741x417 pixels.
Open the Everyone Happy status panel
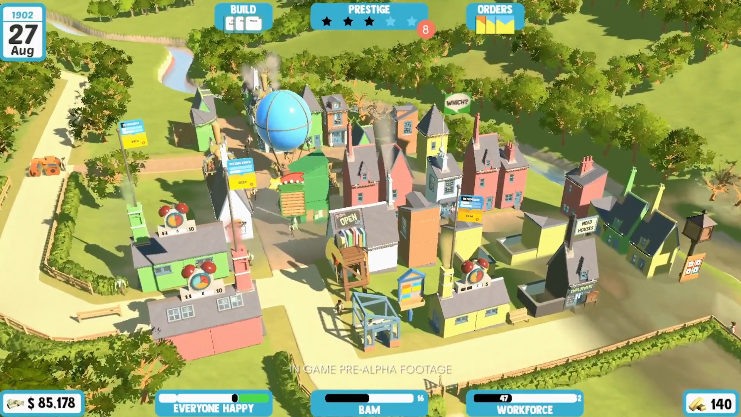coord(213,402)
